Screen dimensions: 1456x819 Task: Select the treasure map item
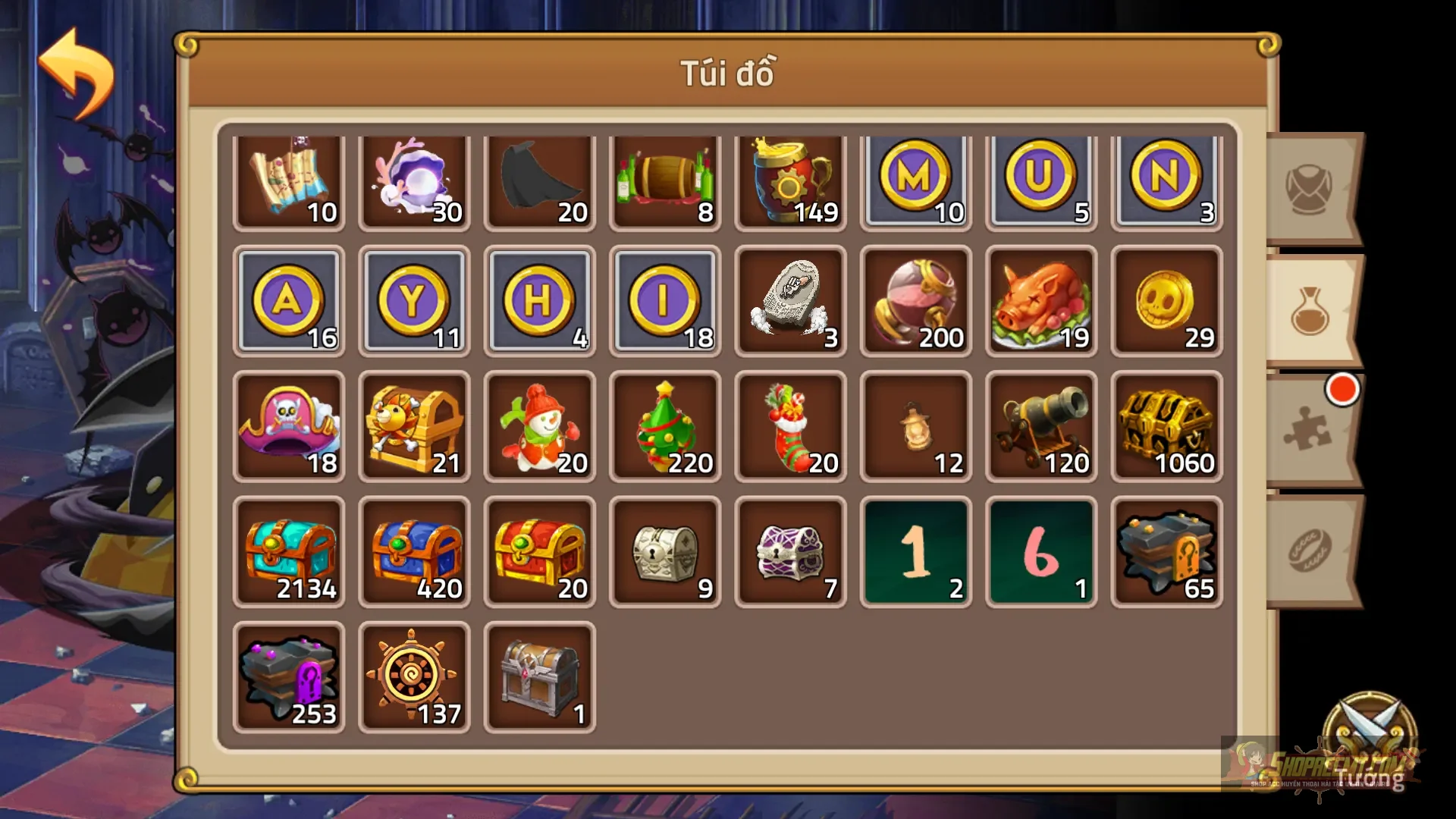pyautogui.click(x=290, y=180)
